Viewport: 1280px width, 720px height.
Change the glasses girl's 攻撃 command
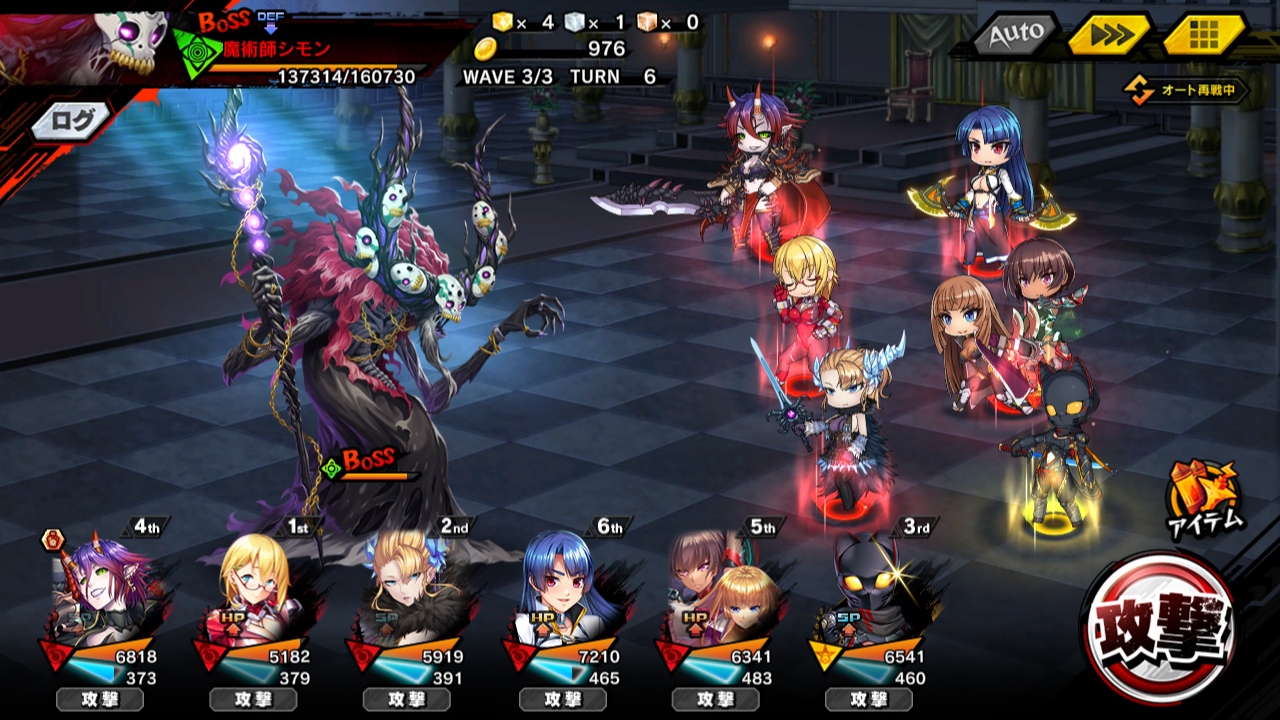pyautogui.click(x=253, y=699)
